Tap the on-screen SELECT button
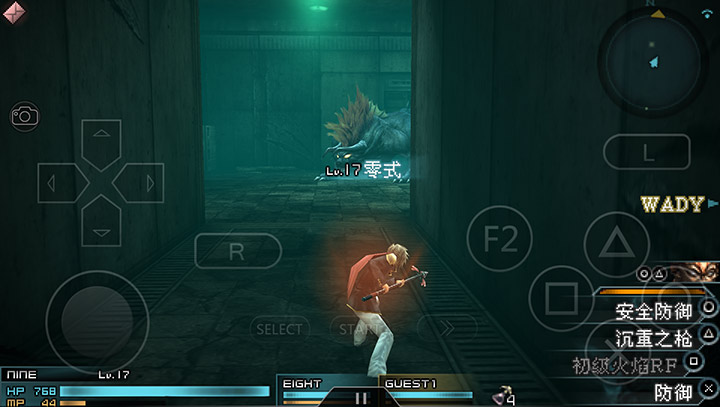 [x=279, y=328]
